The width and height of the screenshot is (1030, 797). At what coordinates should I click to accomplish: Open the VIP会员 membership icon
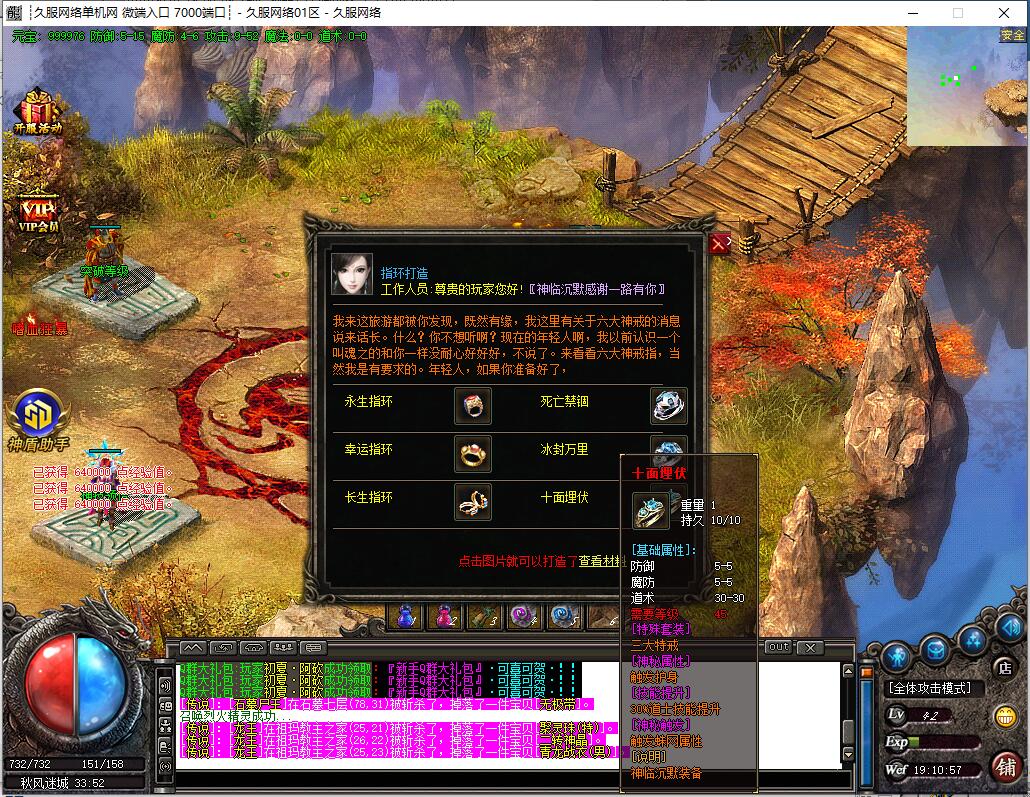coord(38,212)
